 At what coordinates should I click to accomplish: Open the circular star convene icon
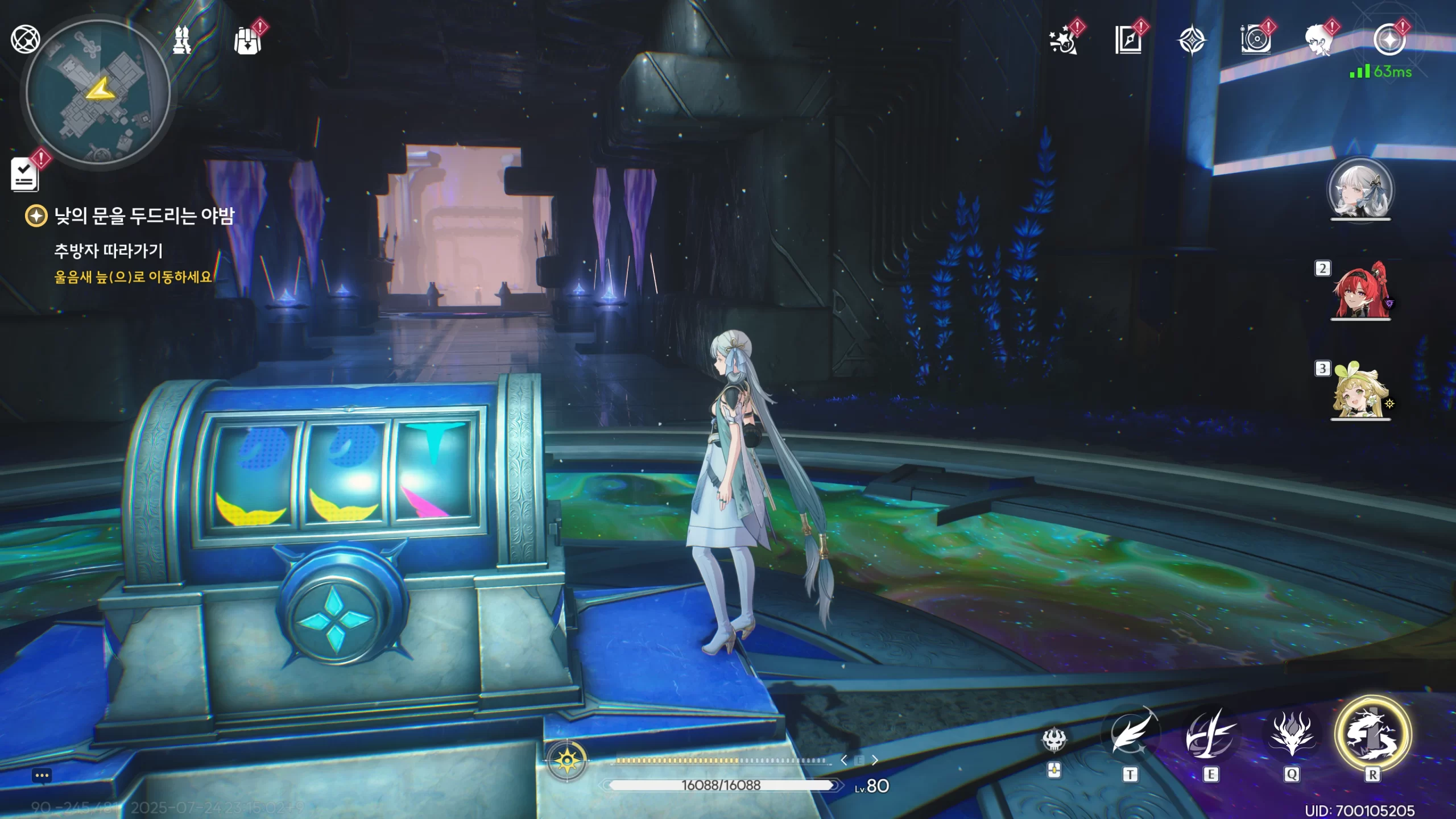tap(1389, 40)
